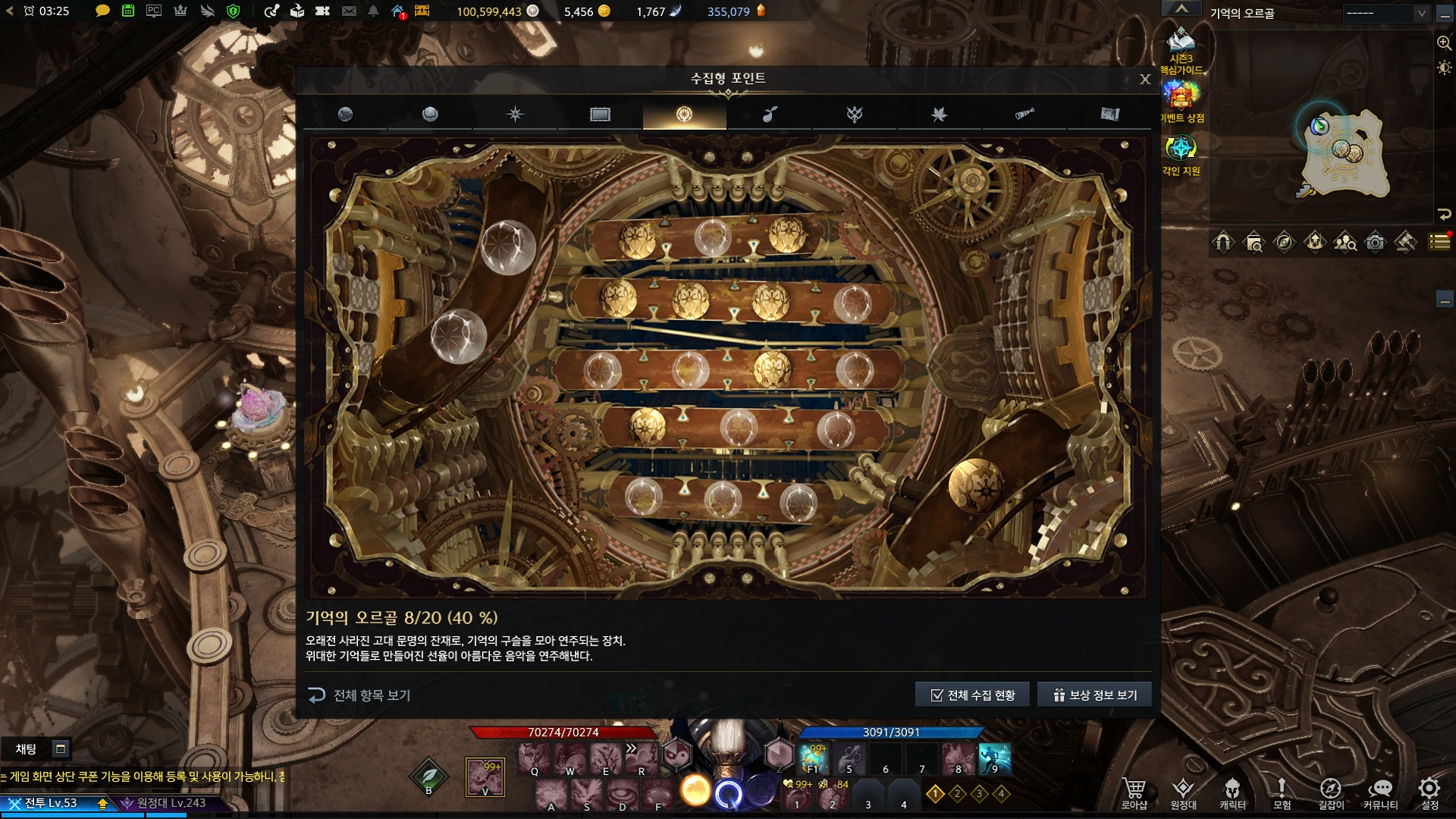
Task: Select 전체 항목 보기 to view all items
Action: click(x=359, y=695)
